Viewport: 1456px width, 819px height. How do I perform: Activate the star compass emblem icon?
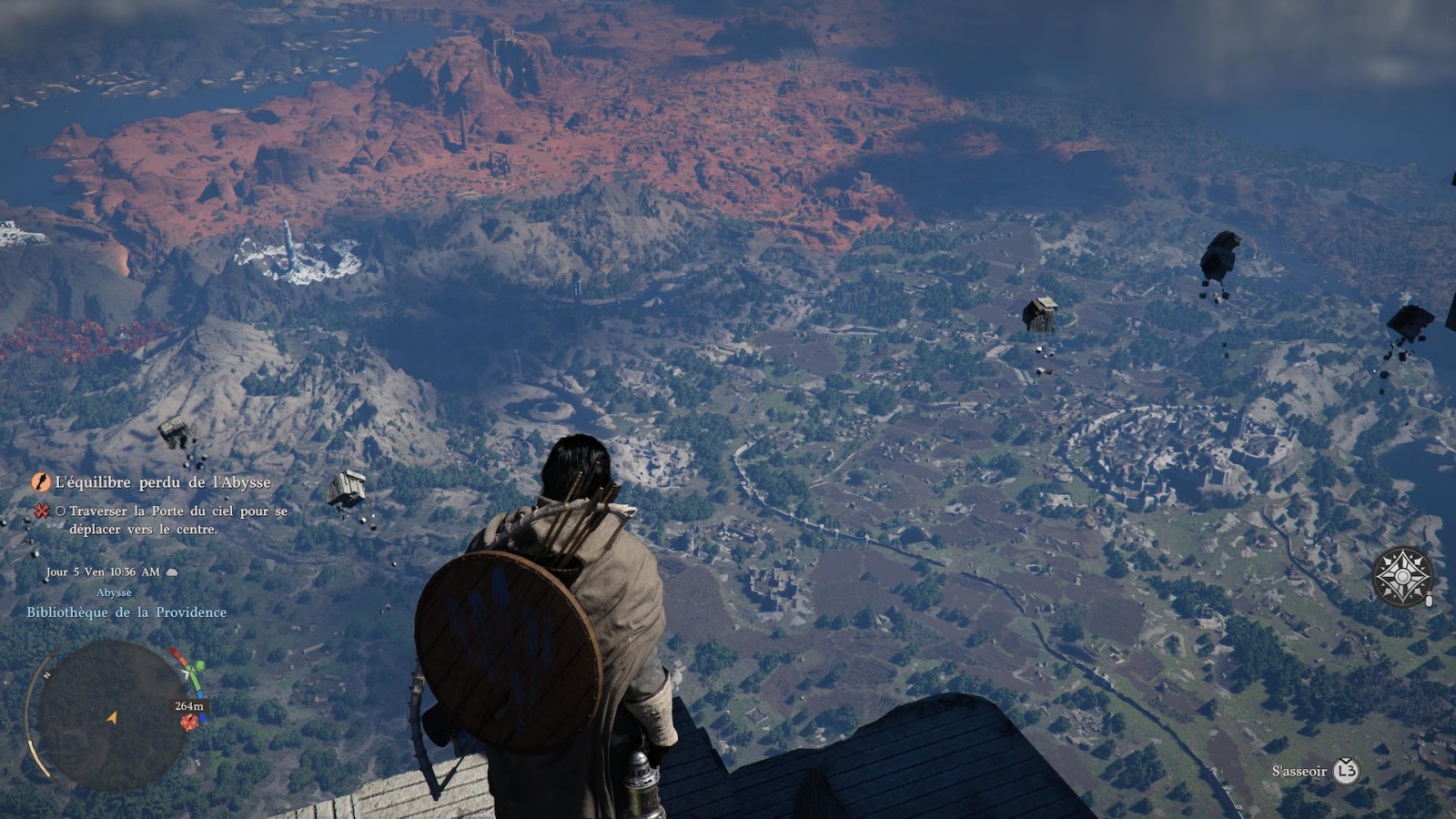(1402, 577)
